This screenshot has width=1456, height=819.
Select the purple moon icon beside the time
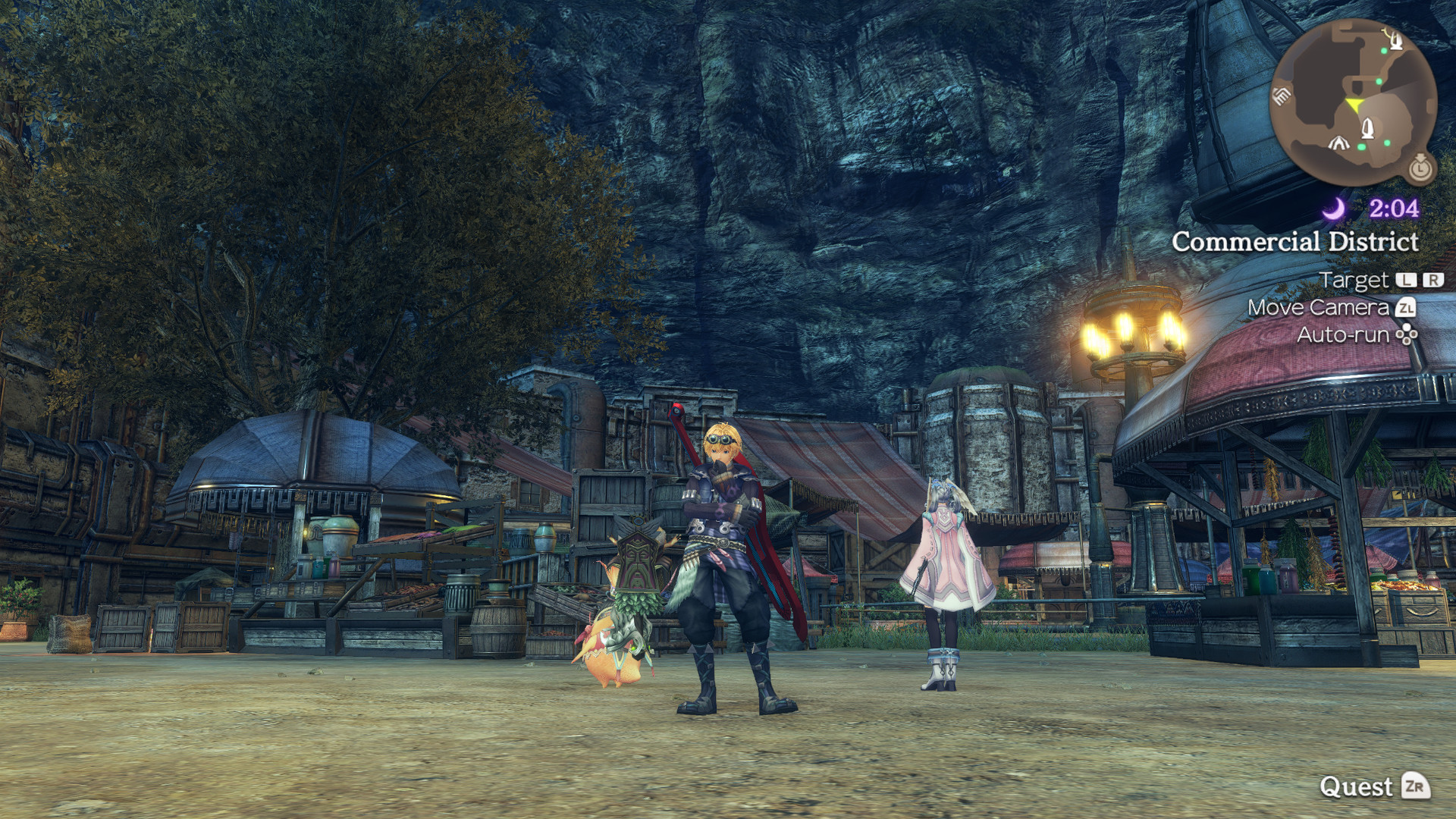coord(1333,209)
